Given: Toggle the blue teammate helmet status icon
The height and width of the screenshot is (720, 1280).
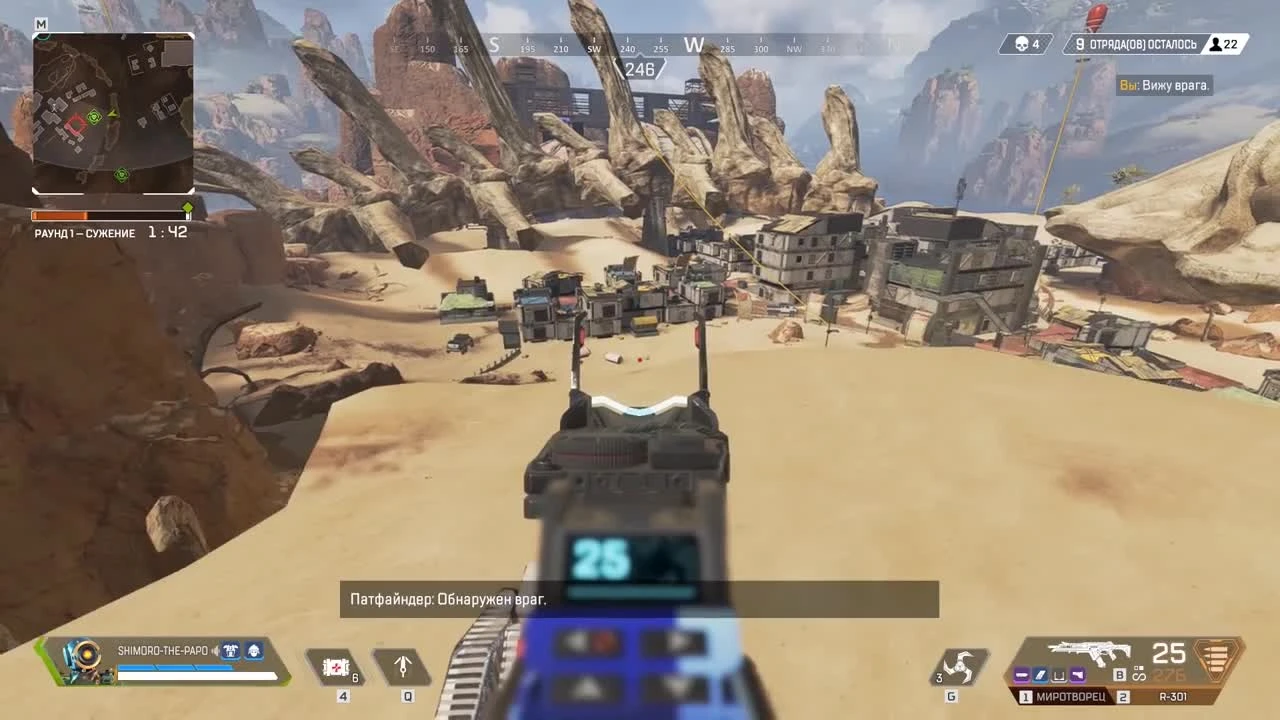Looking at the screenshot, I should coord(255,651).
